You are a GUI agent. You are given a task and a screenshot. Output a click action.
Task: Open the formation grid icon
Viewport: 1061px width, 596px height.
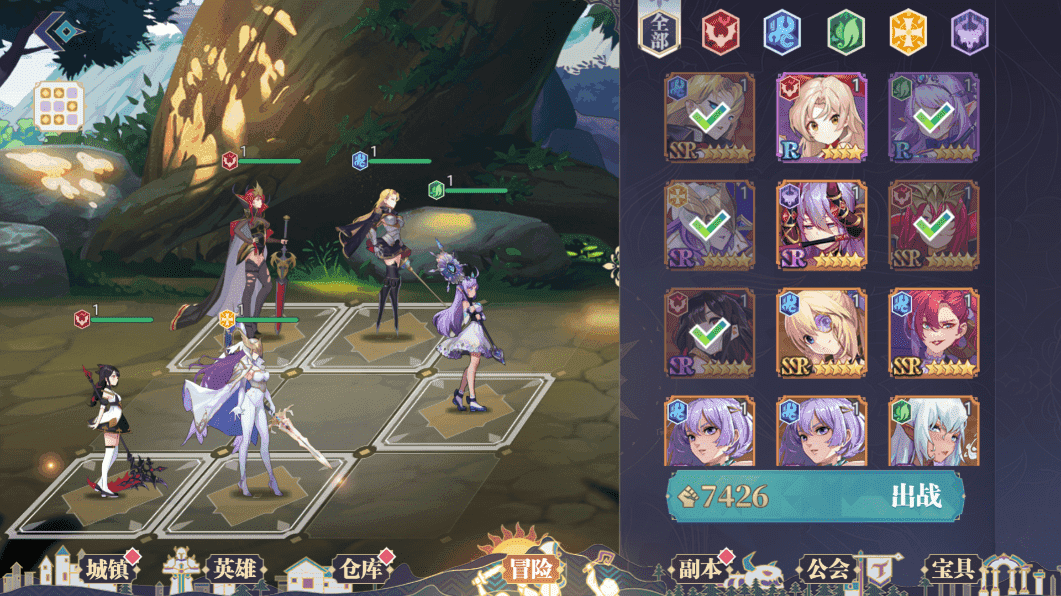point(59,108)
